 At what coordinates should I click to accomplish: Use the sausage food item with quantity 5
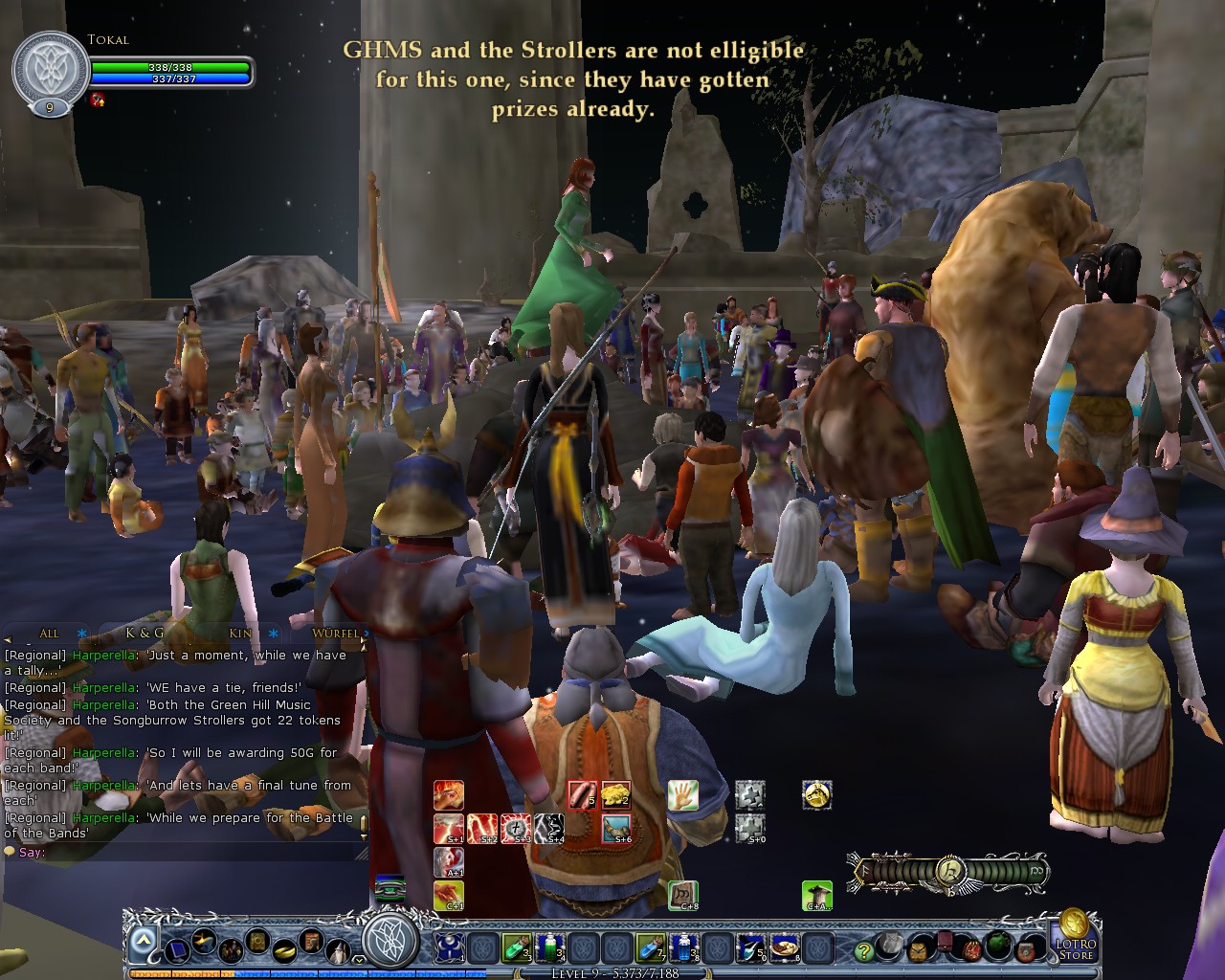pyautogui.click(x=583, y=794)
